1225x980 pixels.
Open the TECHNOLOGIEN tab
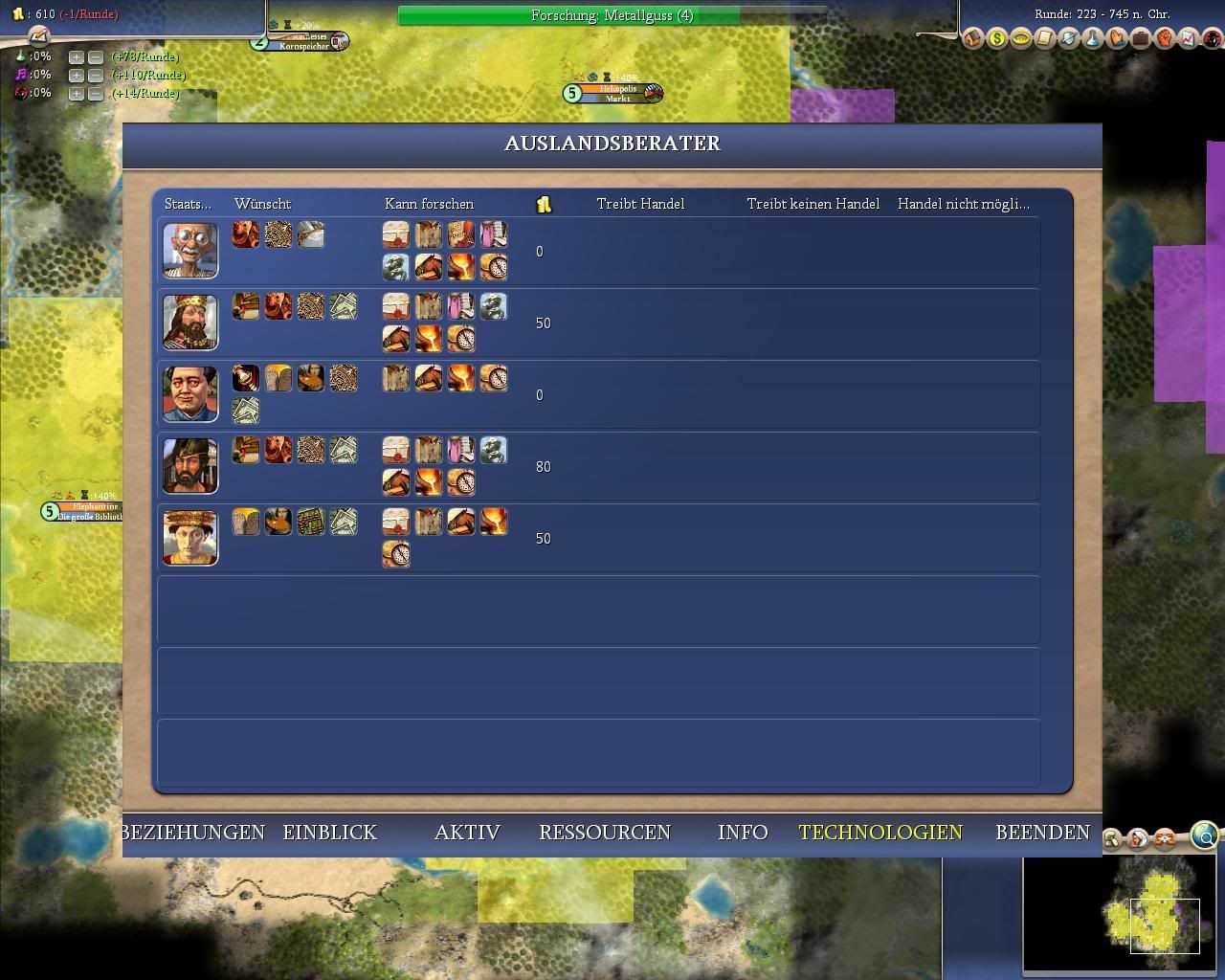(x=880, y=833)
